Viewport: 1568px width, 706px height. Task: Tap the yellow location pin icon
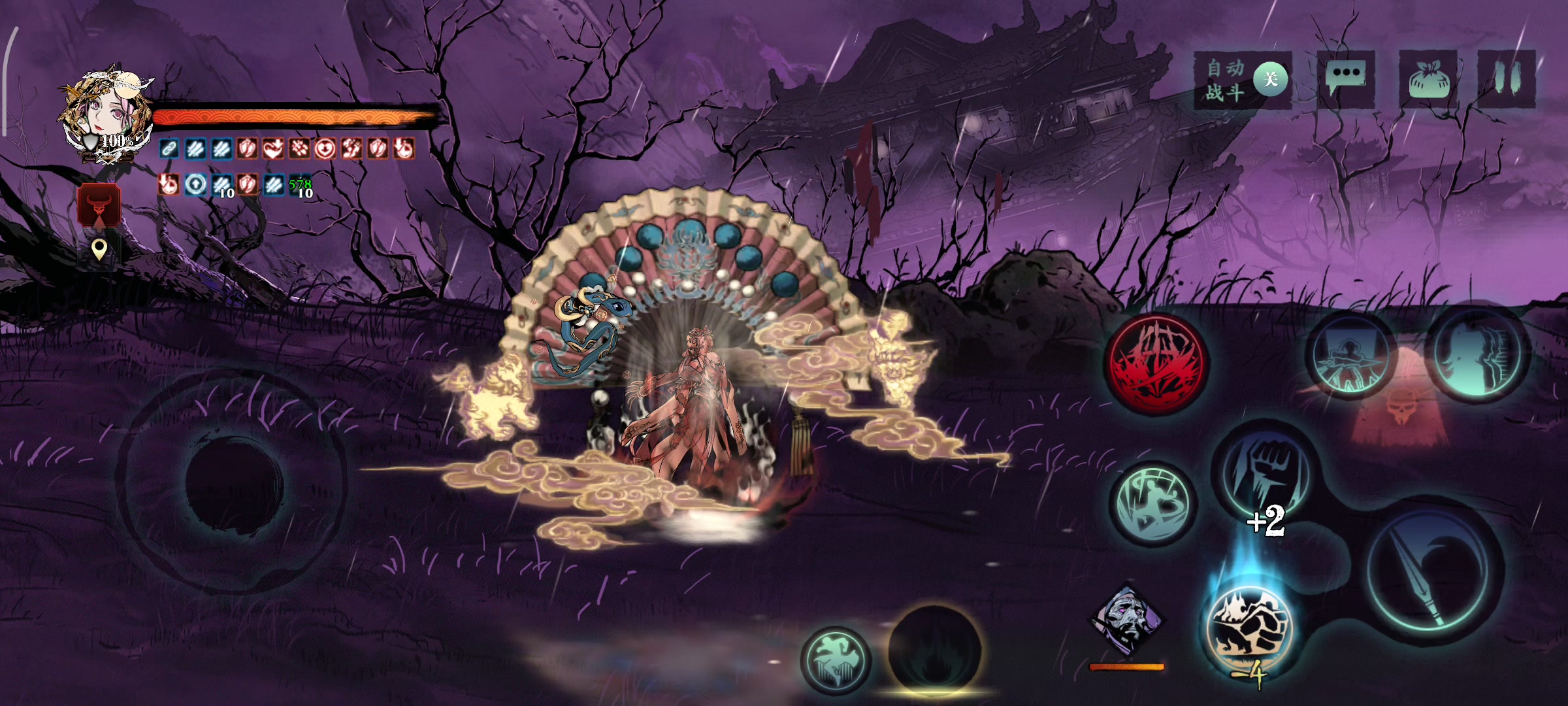99,249
